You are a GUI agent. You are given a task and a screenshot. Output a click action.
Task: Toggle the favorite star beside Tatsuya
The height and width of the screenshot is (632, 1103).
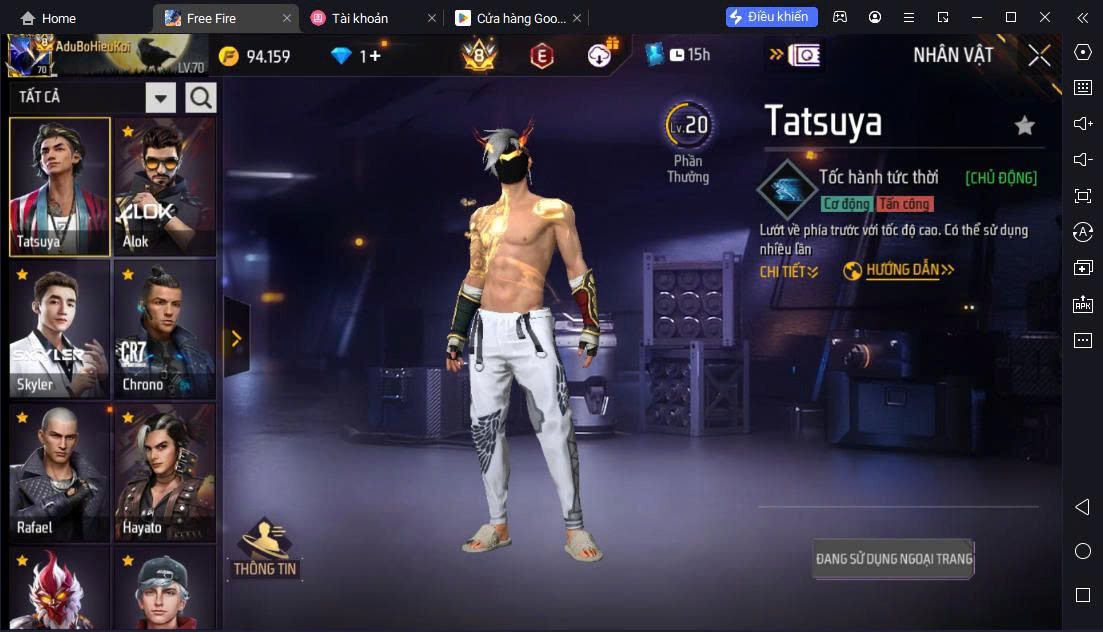pos(1024,126)
